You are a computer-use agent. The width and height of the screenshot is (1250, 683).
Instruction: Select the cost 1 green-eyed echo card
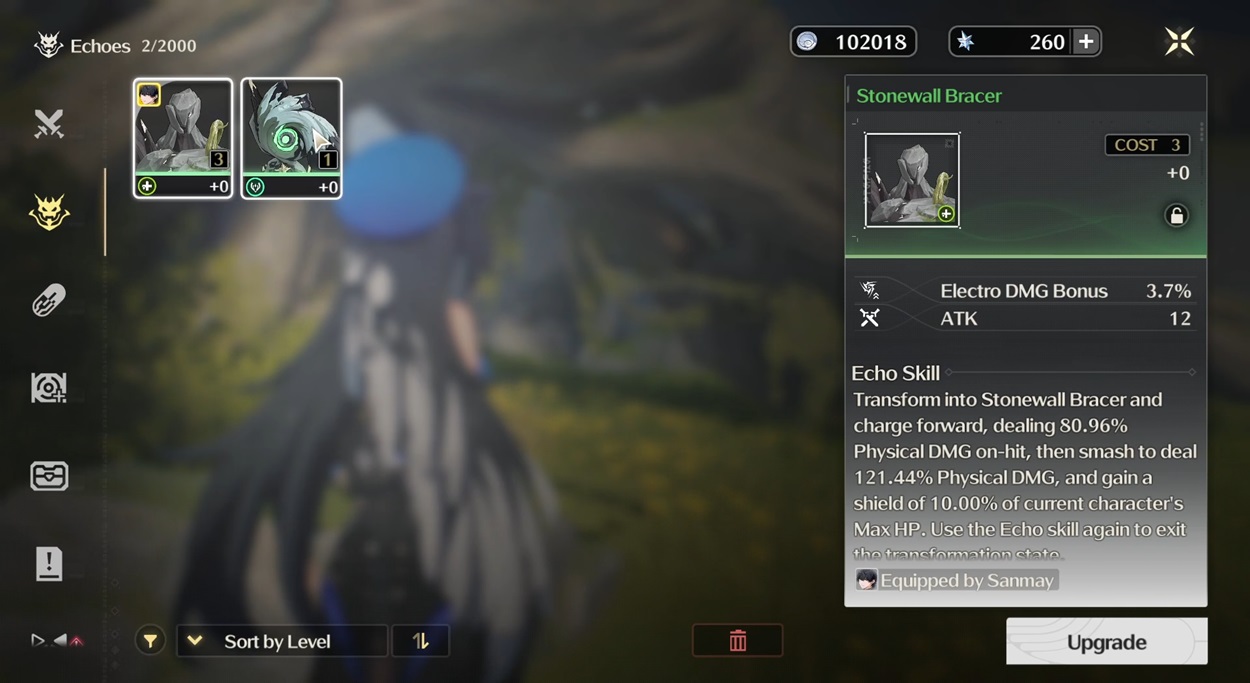(291, 138)
